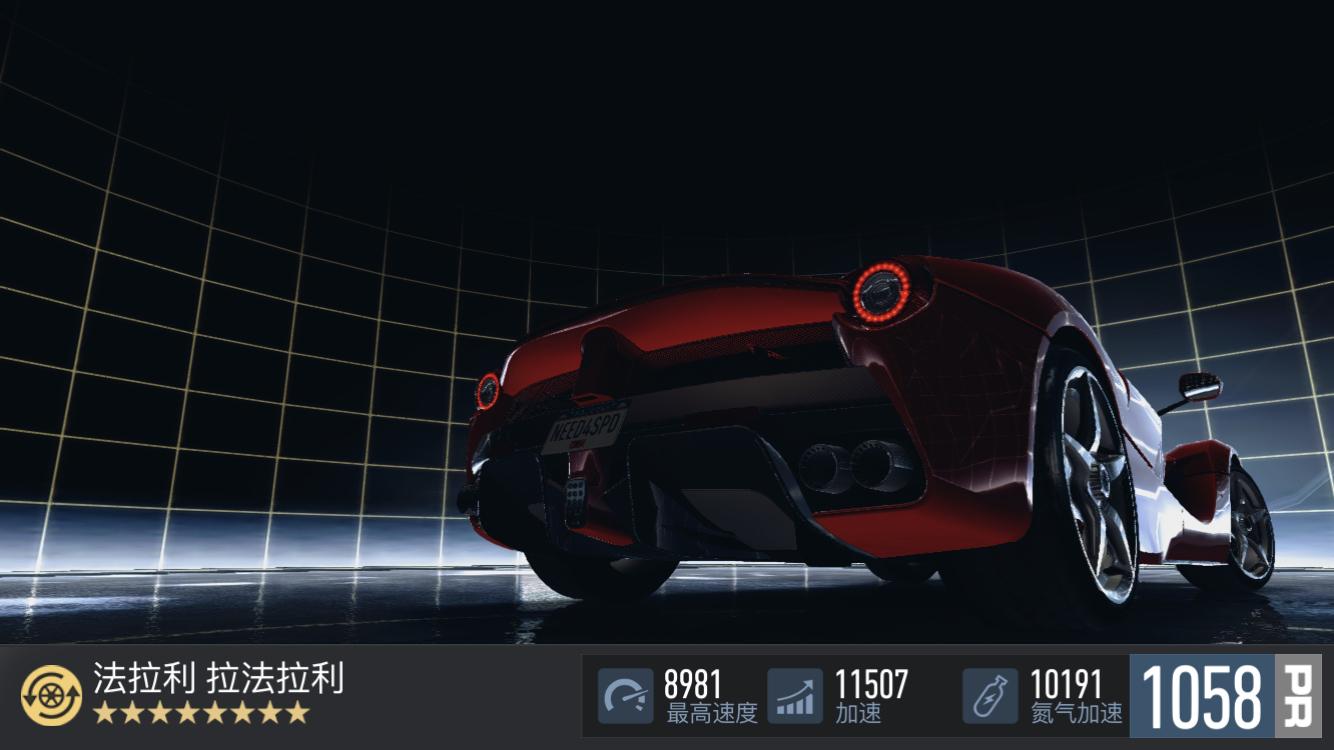Select the acceleration chart icon
The image size is (1334, 750).
795,696
